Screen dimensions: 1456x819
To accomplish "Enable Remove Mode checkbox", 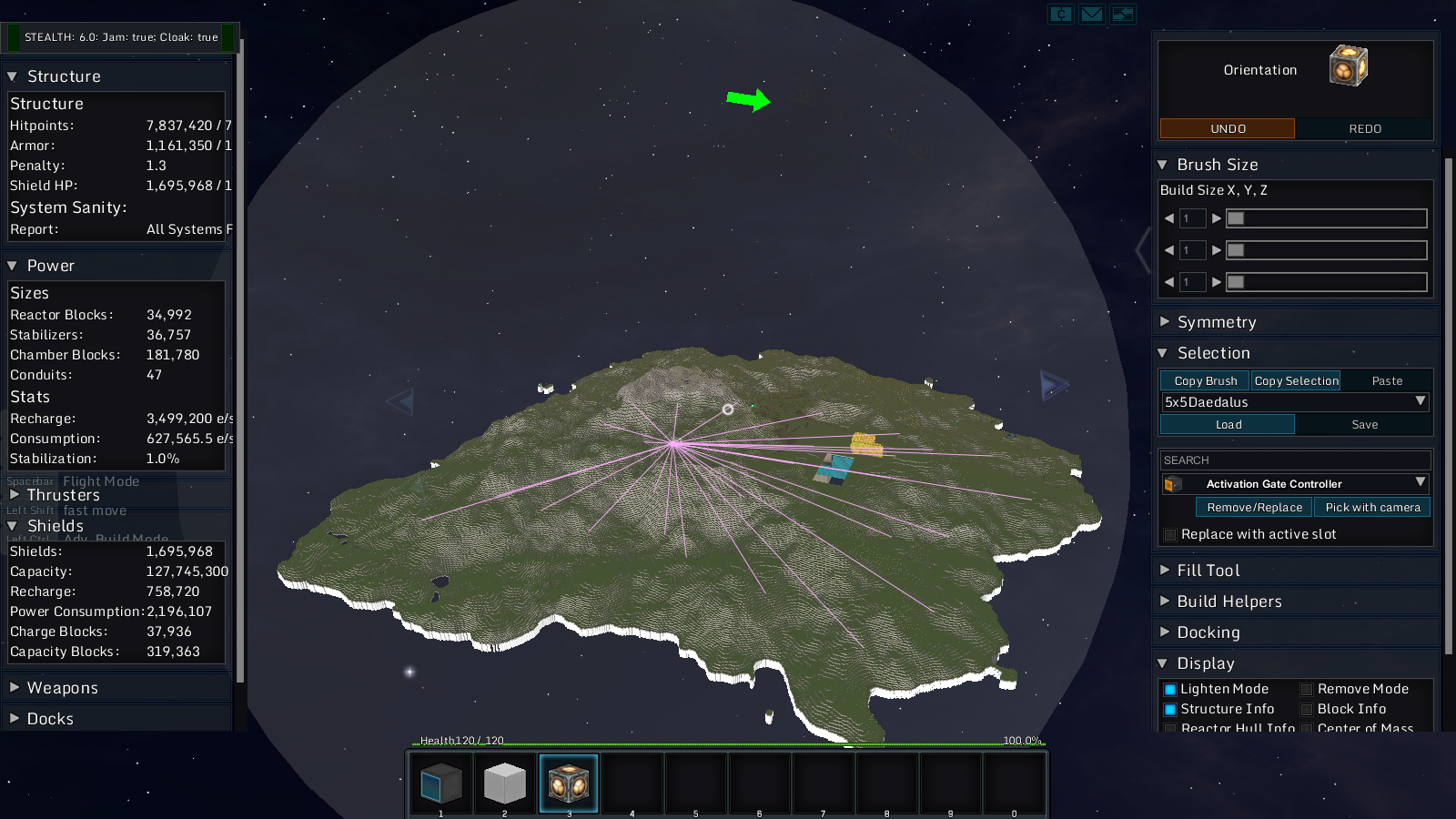I will pos(1307,690).
